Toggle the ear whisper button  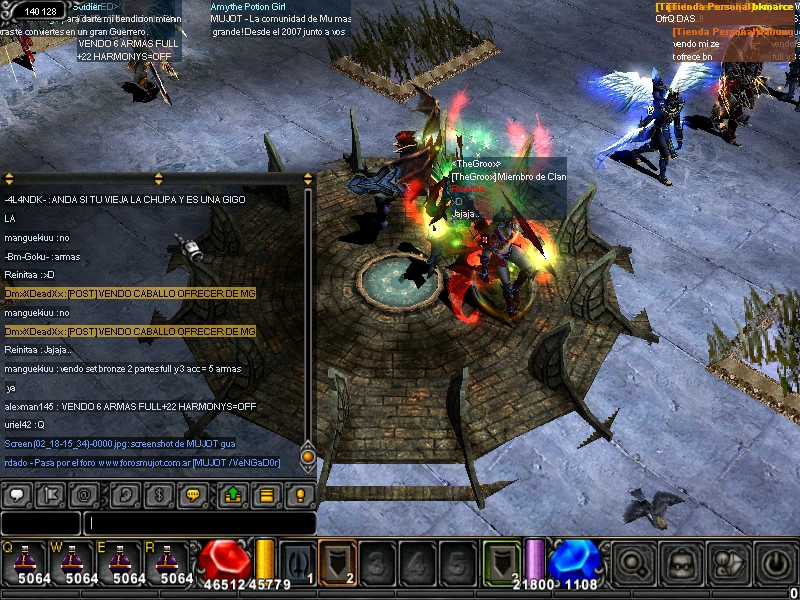pyautogui.click(x=125, y=495)
